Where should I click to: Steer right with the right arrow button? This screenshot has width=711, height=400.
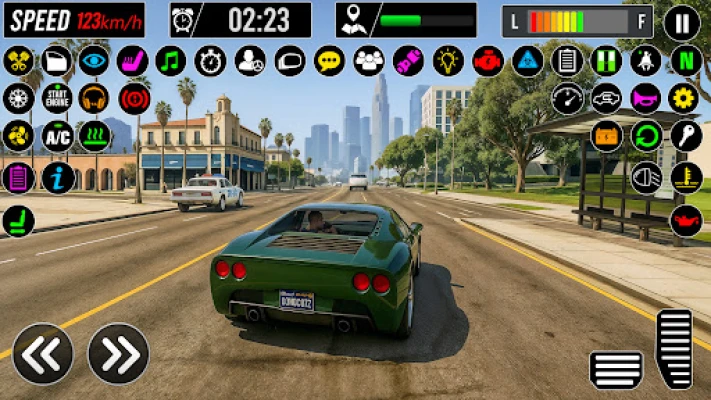click(x=118, y=354)
